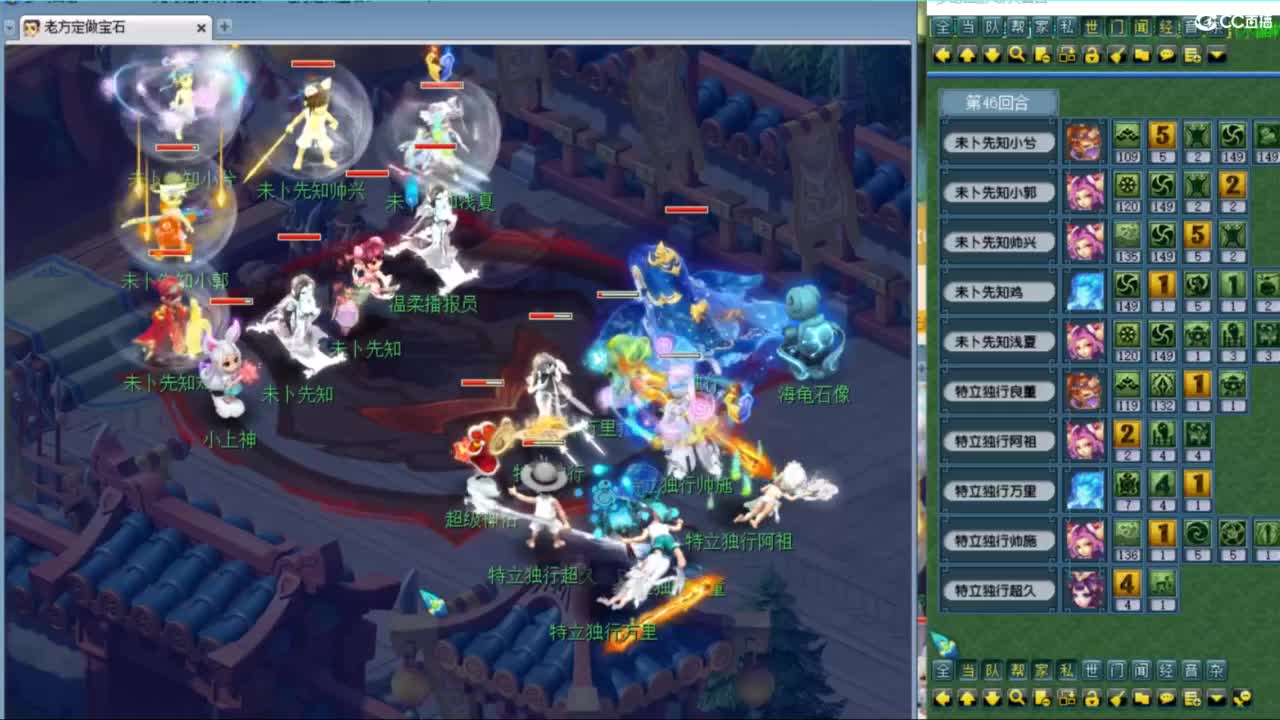Viewport: 1280px width, 720px height.
Task: Expand the dropdown arrow in the top-right chat toolbar
Action: coord(1215,55)
